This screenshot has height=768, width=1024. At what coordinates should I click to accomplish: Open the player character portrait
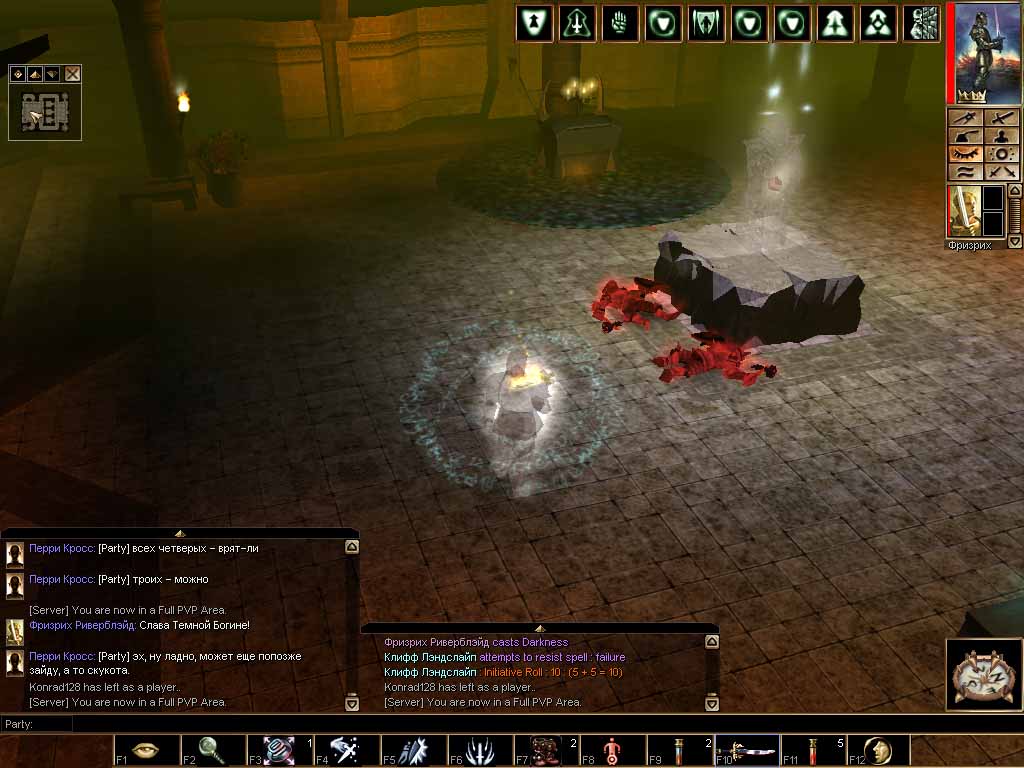[x=978, y=52]
